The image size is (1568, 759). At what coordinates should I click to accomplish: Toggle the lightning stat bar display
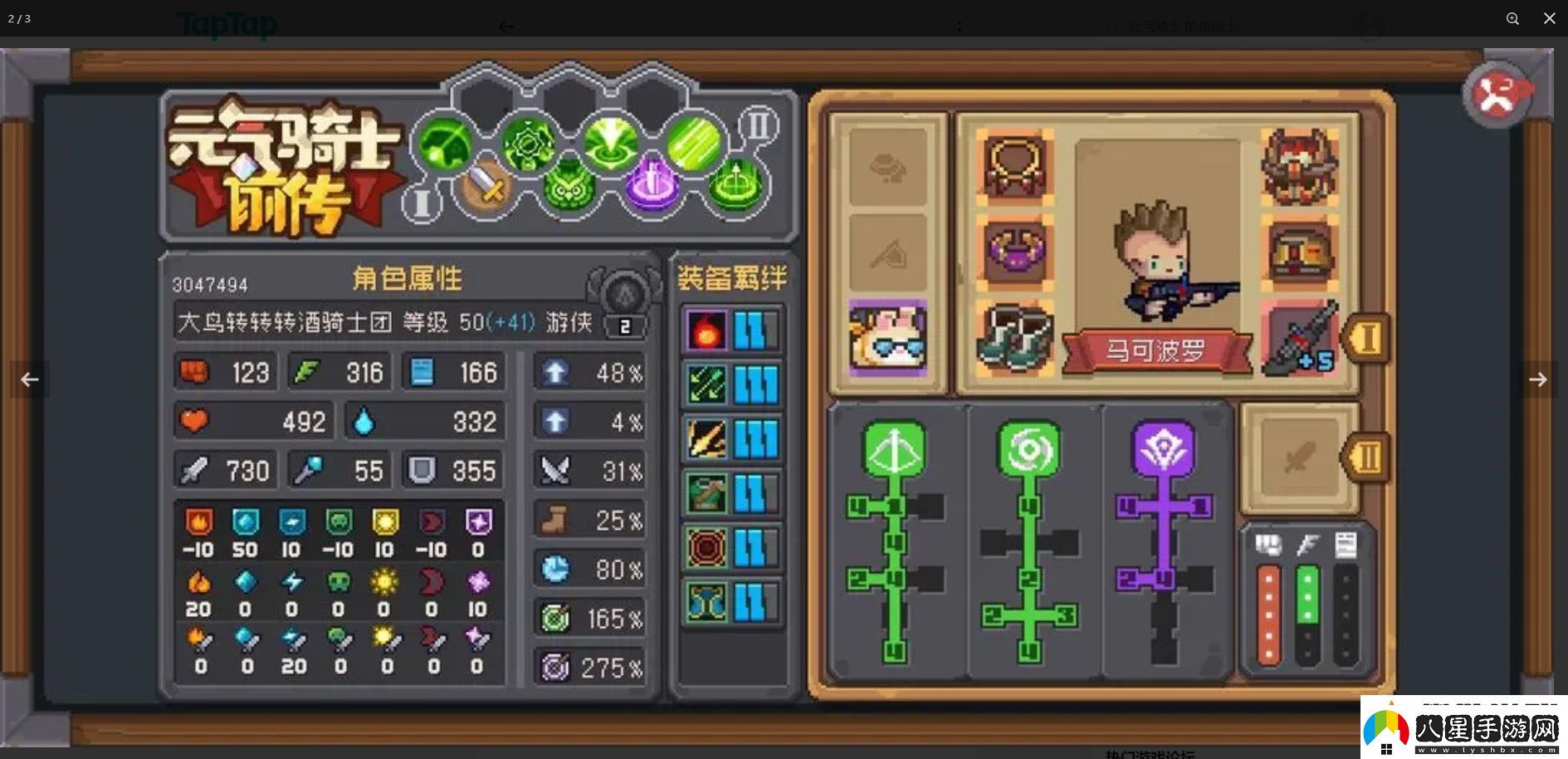1306,544
